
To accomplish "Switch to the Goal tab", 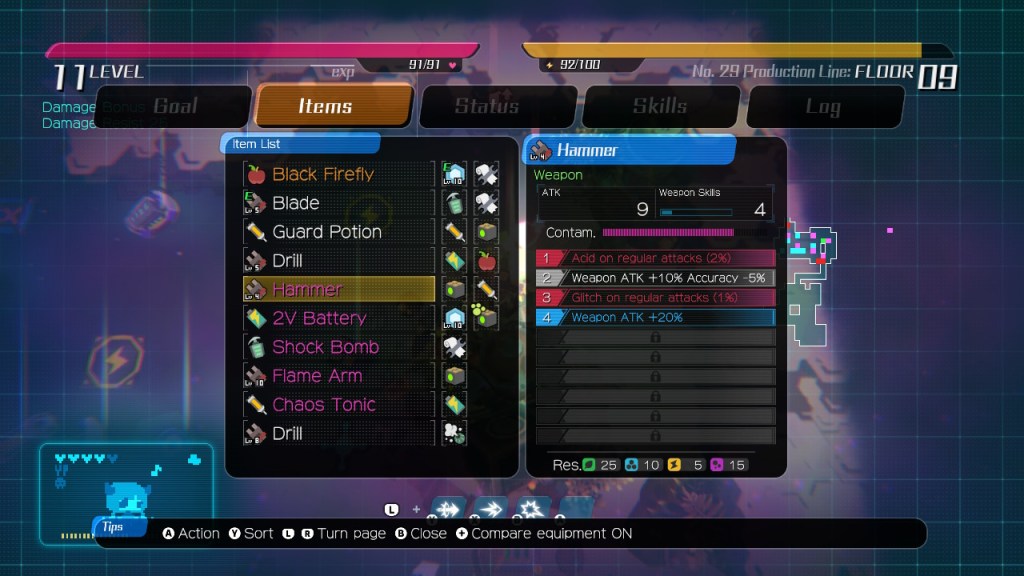I will [174, 106].
